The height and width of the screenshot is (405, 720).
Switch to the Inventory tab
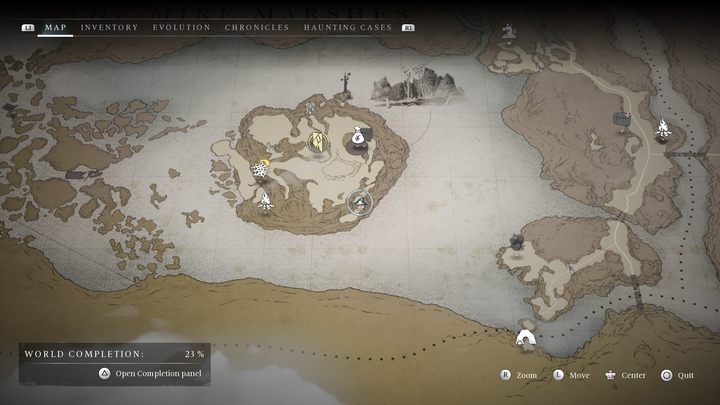pyautogui.click(x=109, y=27)
